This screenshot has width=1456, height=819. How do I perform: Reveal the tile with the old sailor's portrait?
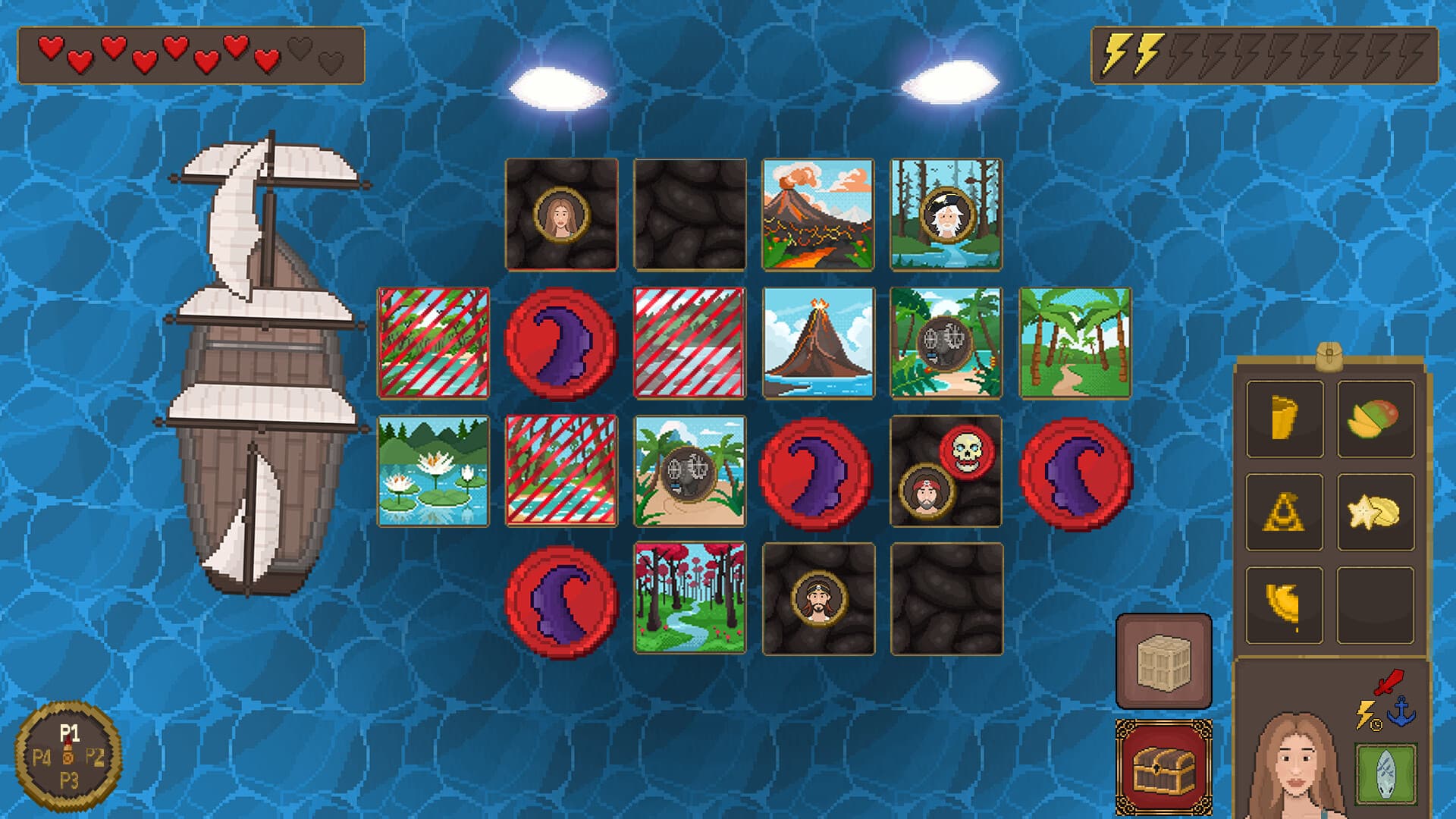pyautogui.click(x=946, y=215)
